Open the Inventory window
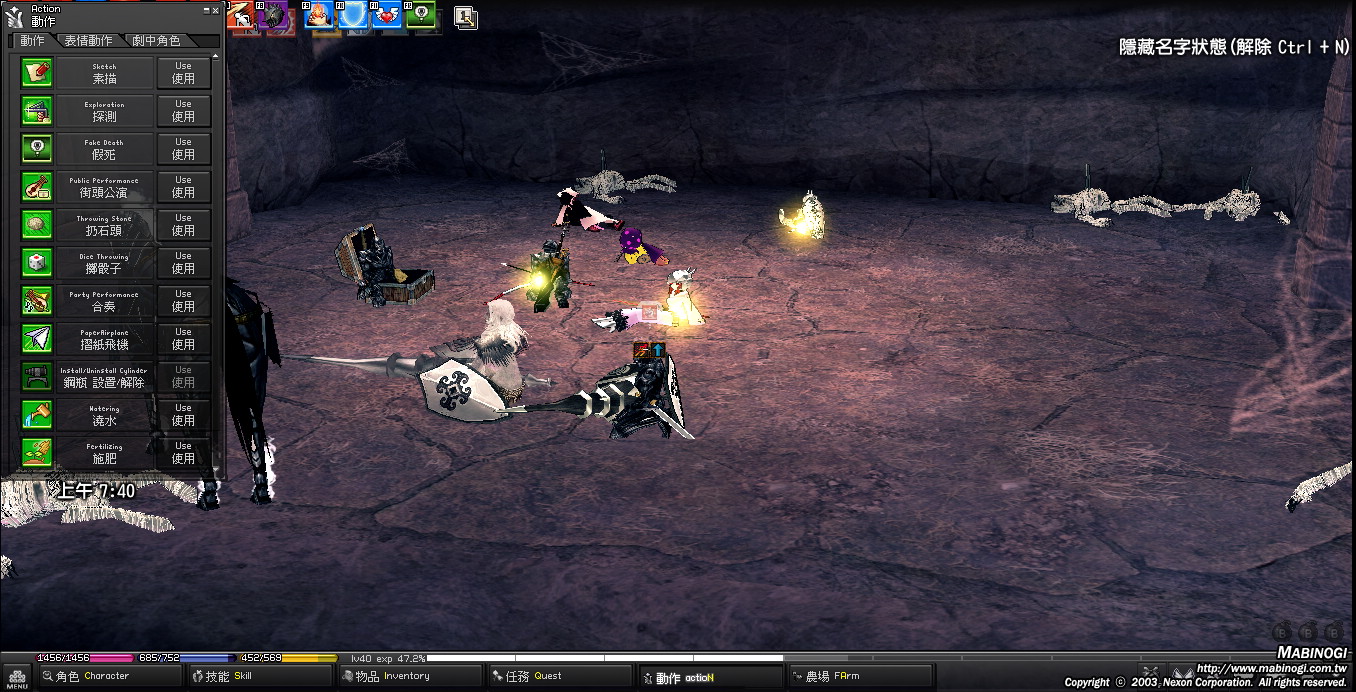 tap(393, 677)
